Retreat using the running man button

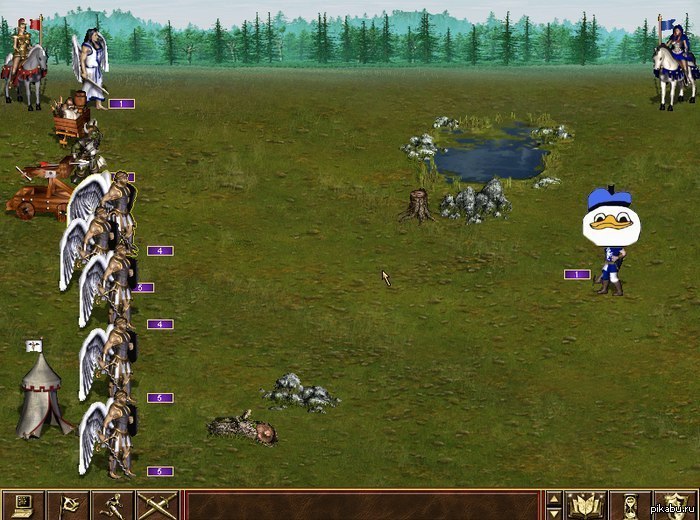click(112, 505)
